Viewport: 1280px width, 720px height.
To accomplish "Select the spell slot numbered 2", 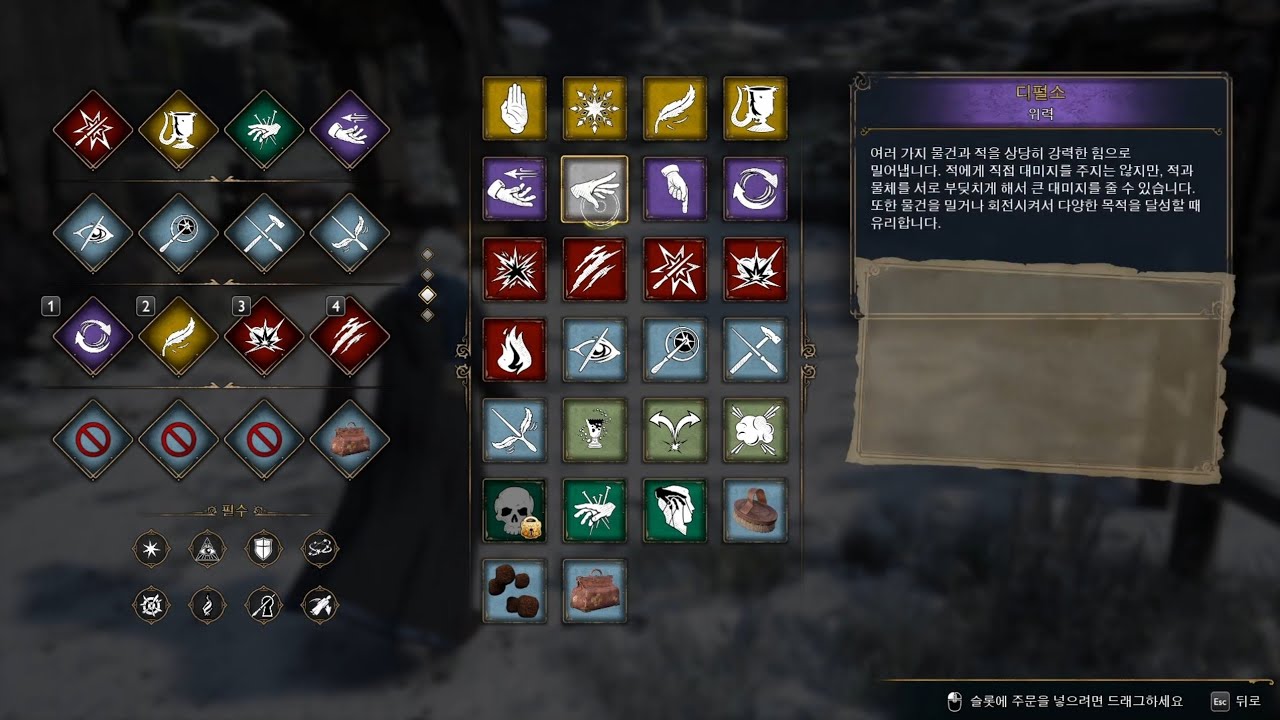I will 178,336.
